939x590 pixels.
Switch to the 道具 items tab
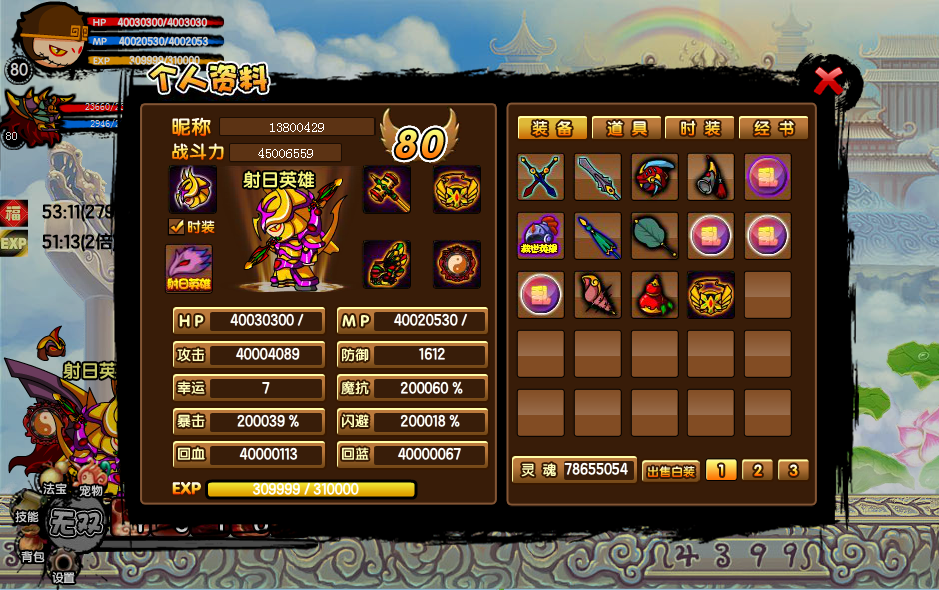(x=626, y=128)
